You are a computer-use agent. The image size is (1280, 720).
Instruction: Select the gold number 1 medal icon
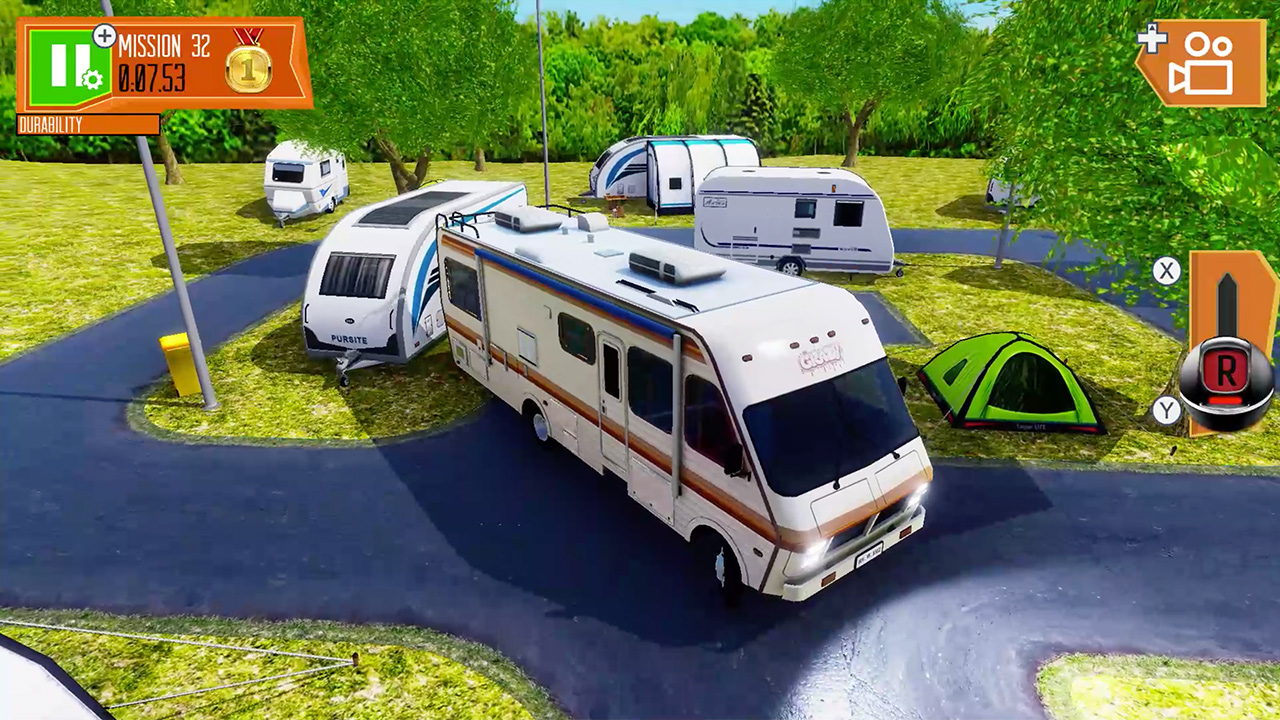tap(251, 72)
